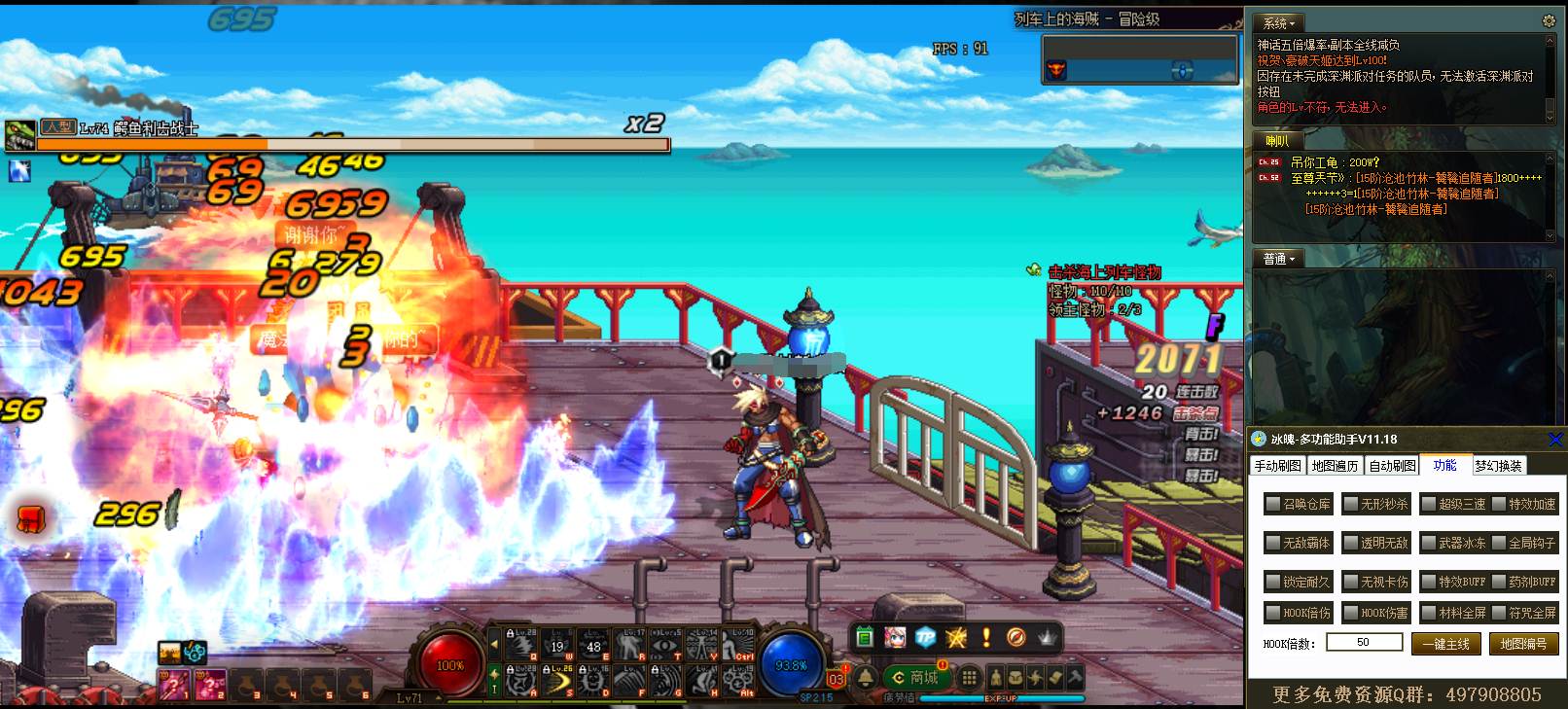Click the yellow exclamation quest icon

click(986, 637)
